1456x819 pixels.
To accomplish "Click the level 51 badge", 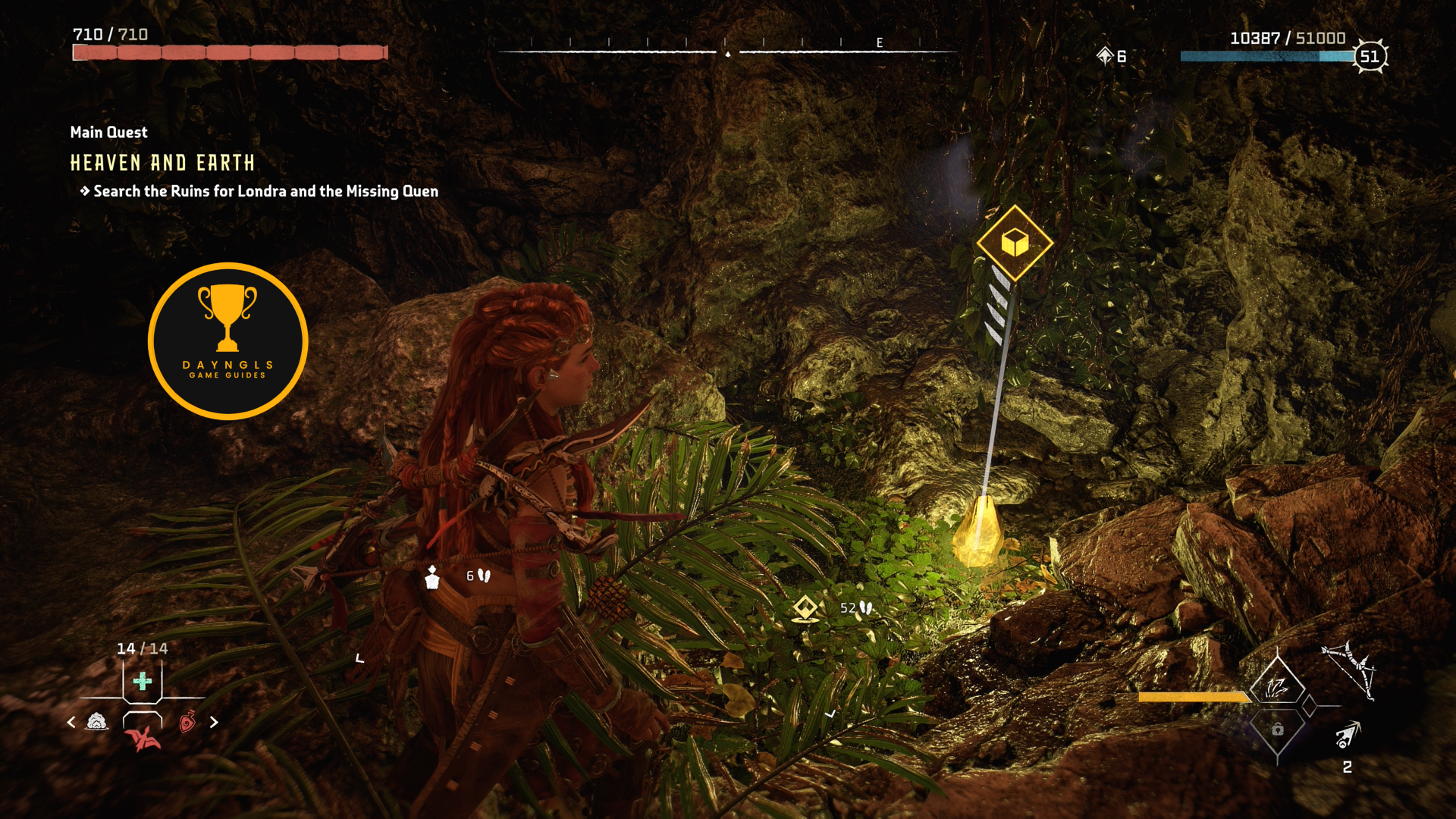I will (x=1370, y=56).
